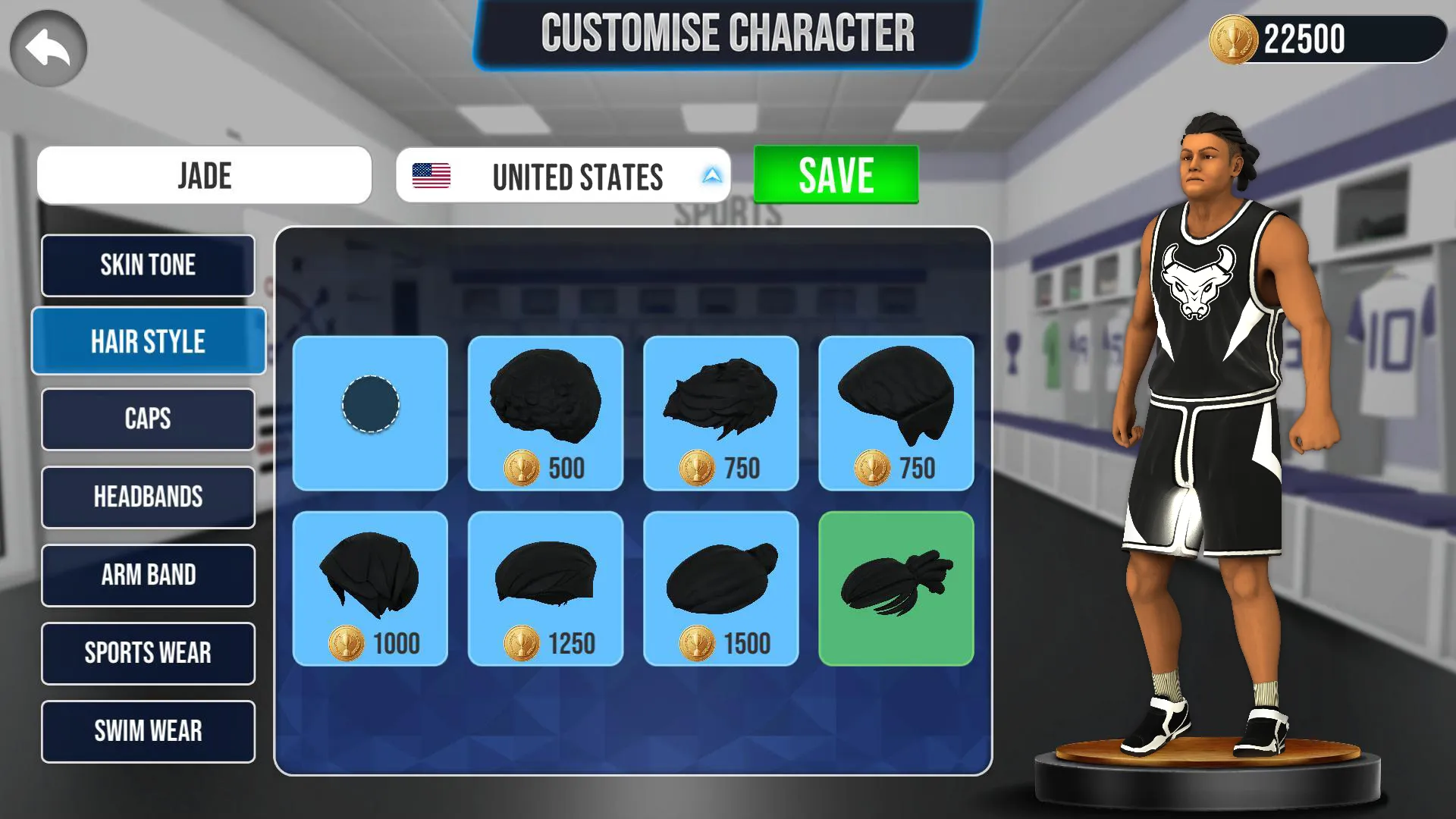The height and width of the screenshot is (819, 1456).
Task: Select the 750-coin side-parted hair style
Action: [x=897, y=413]
